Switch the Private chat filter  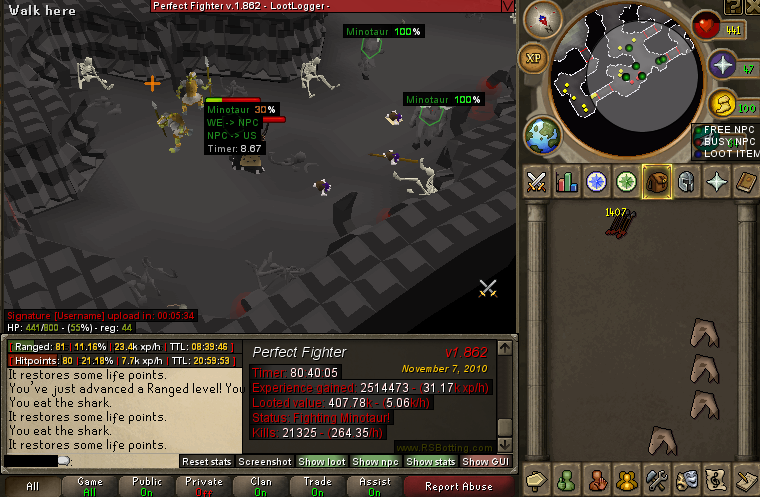[204, 487]
